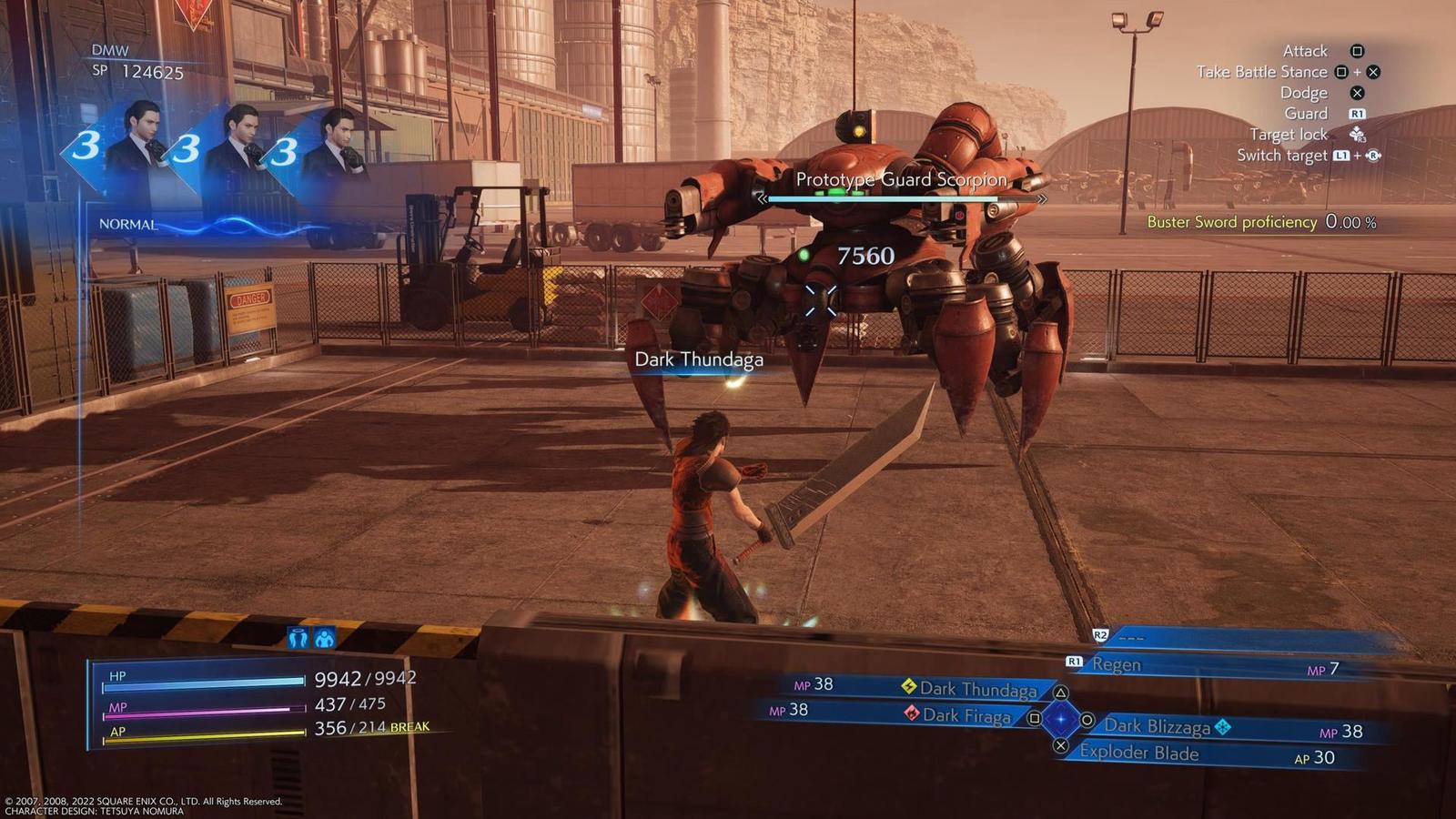This screenshot has width=1456, height=819.
Task: Activate the Exploder Blade ability
Action: click(1139, 753)
